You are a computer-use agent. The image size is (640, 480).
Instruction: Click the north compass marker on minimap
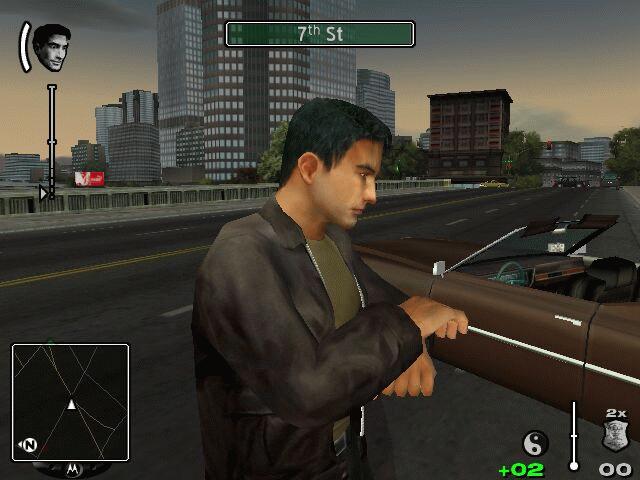[29, 445]
